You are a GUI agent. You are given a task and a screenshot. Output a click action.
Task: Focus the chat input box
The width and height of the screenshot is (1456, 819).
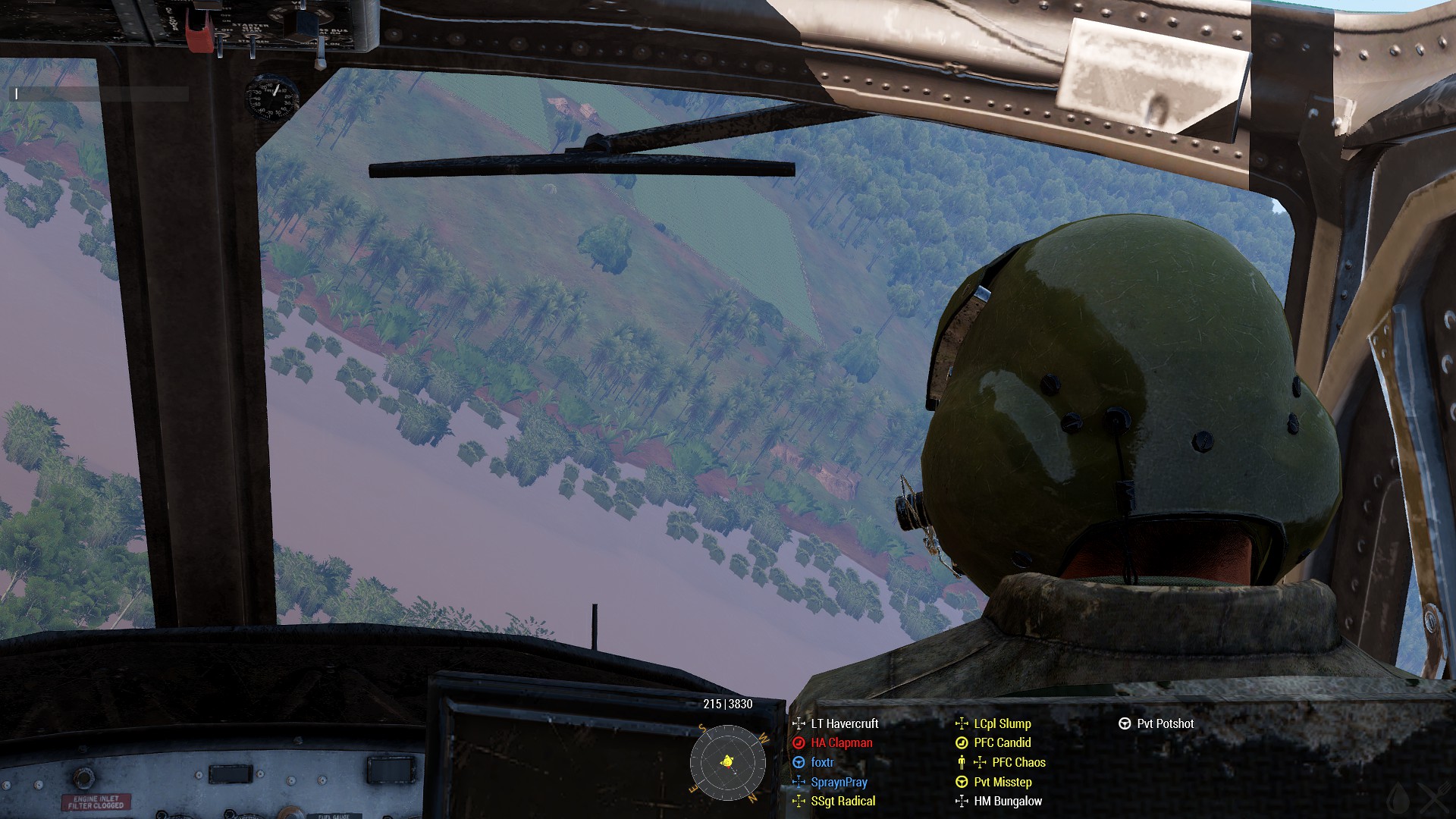[100, 94]
